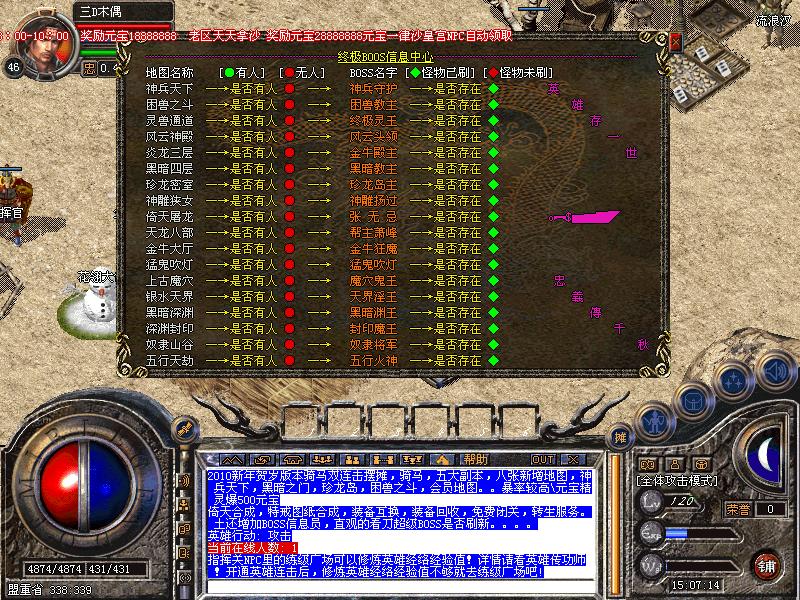Click the 金牛殿主 boss entry
Screen dimensions: 800x600
coord(372,152)
